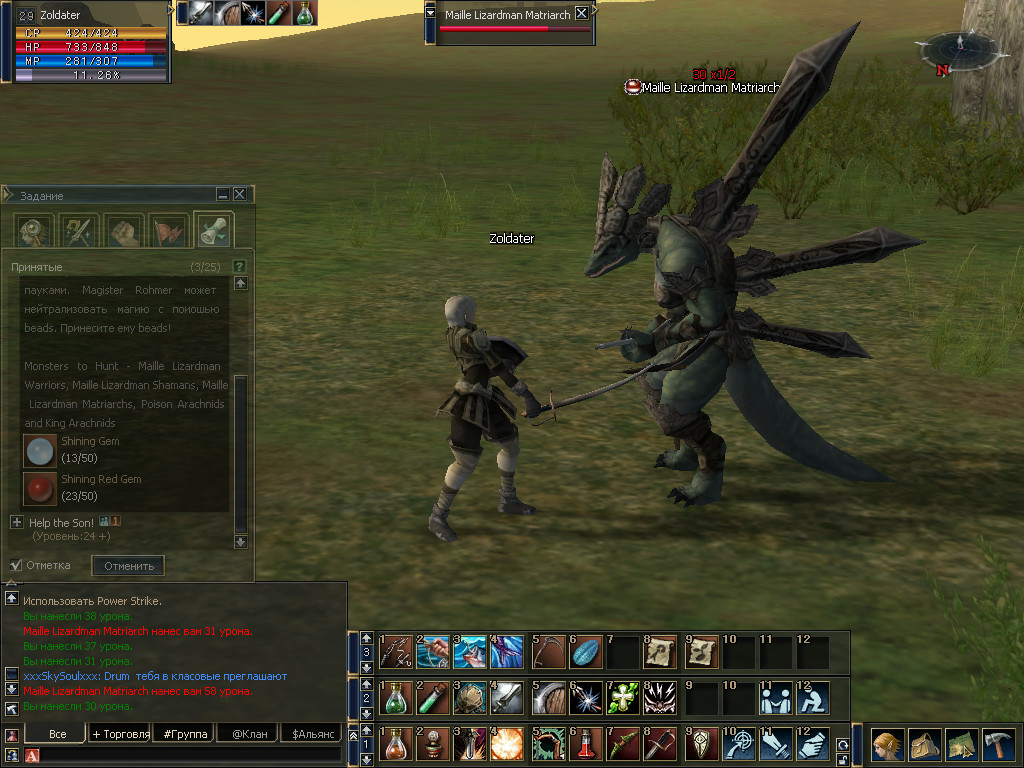
Task: Open the map scroll button
Action: click(x=961, y=745)
